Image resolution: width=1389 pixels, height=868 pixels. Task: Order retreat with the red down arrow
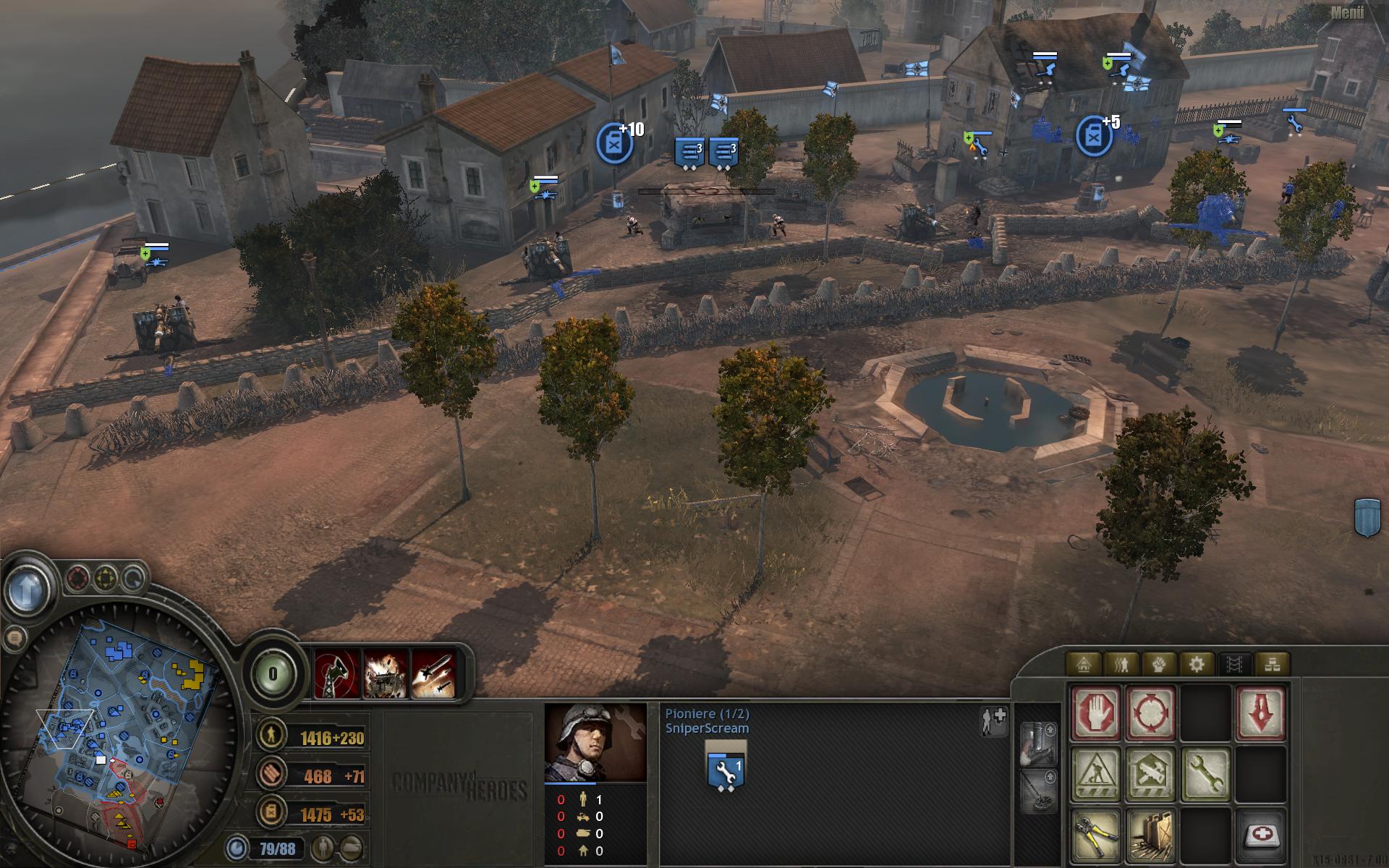coord(1260,714)
